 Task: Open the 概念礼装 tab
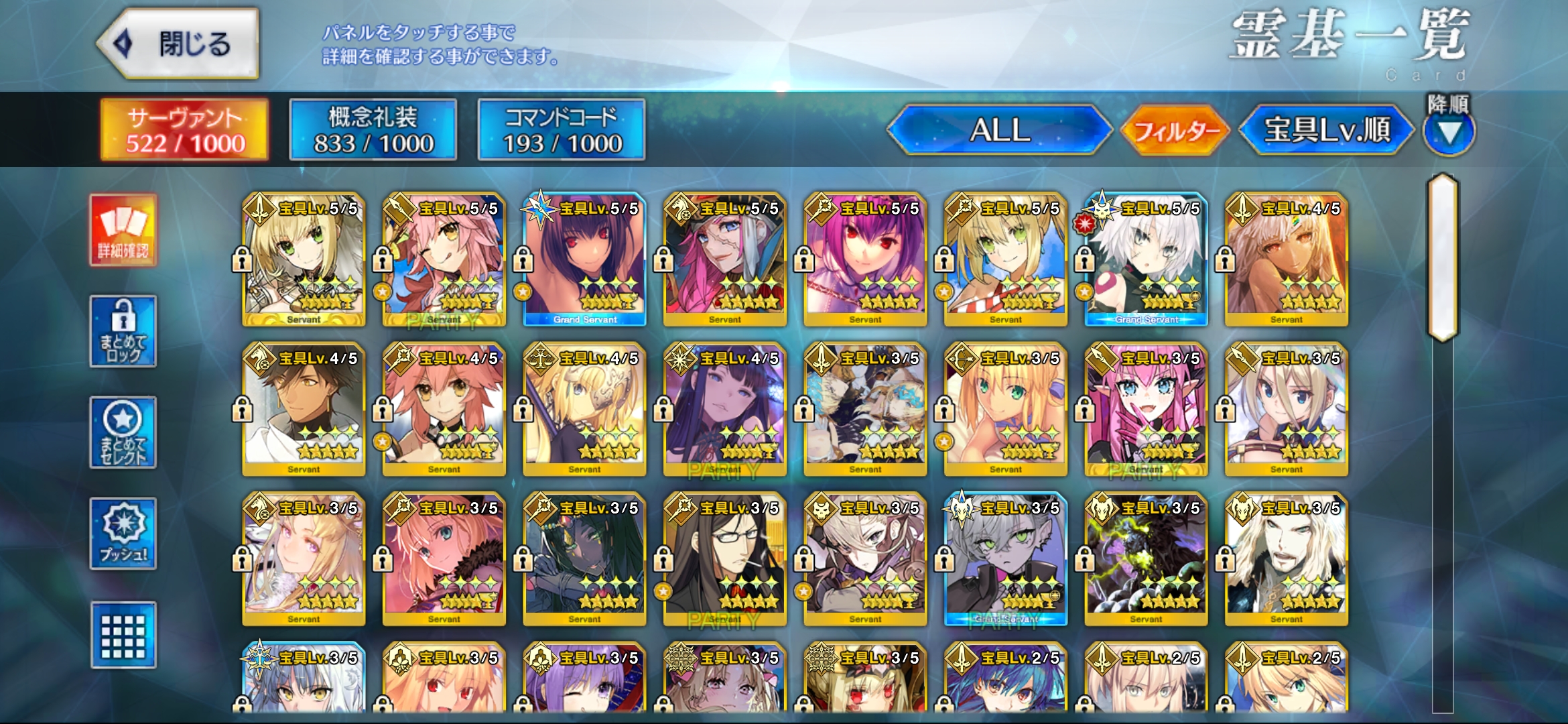coord(373,130)
